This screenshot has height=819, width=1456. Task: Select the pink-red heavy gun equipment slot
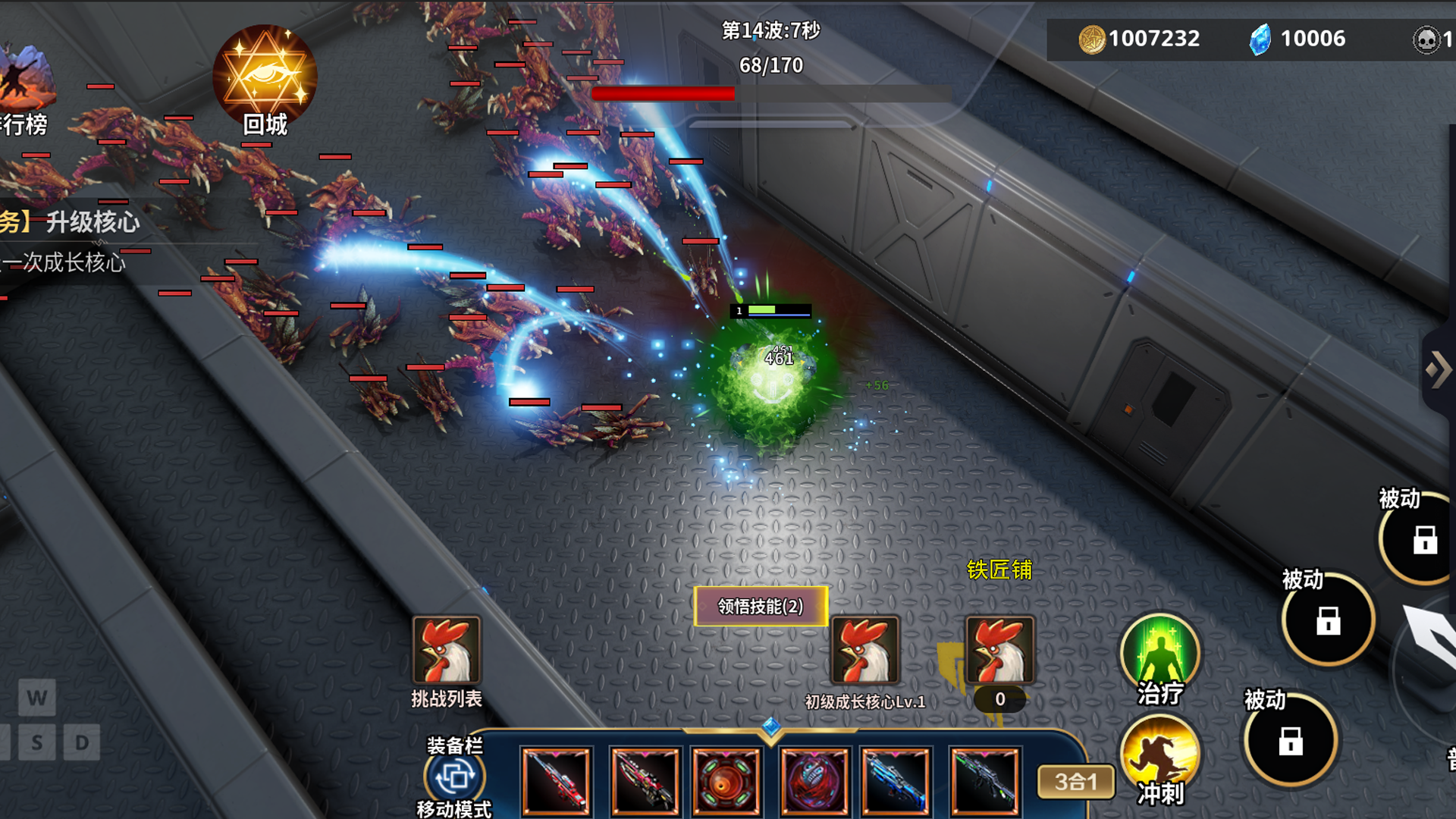(x=645, y=781)
